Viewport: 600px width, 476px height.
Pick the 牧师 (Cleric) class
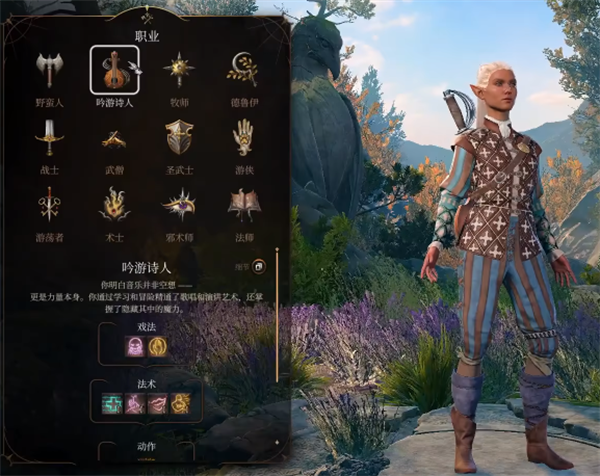pyautogui.click(x=179, y=70)
